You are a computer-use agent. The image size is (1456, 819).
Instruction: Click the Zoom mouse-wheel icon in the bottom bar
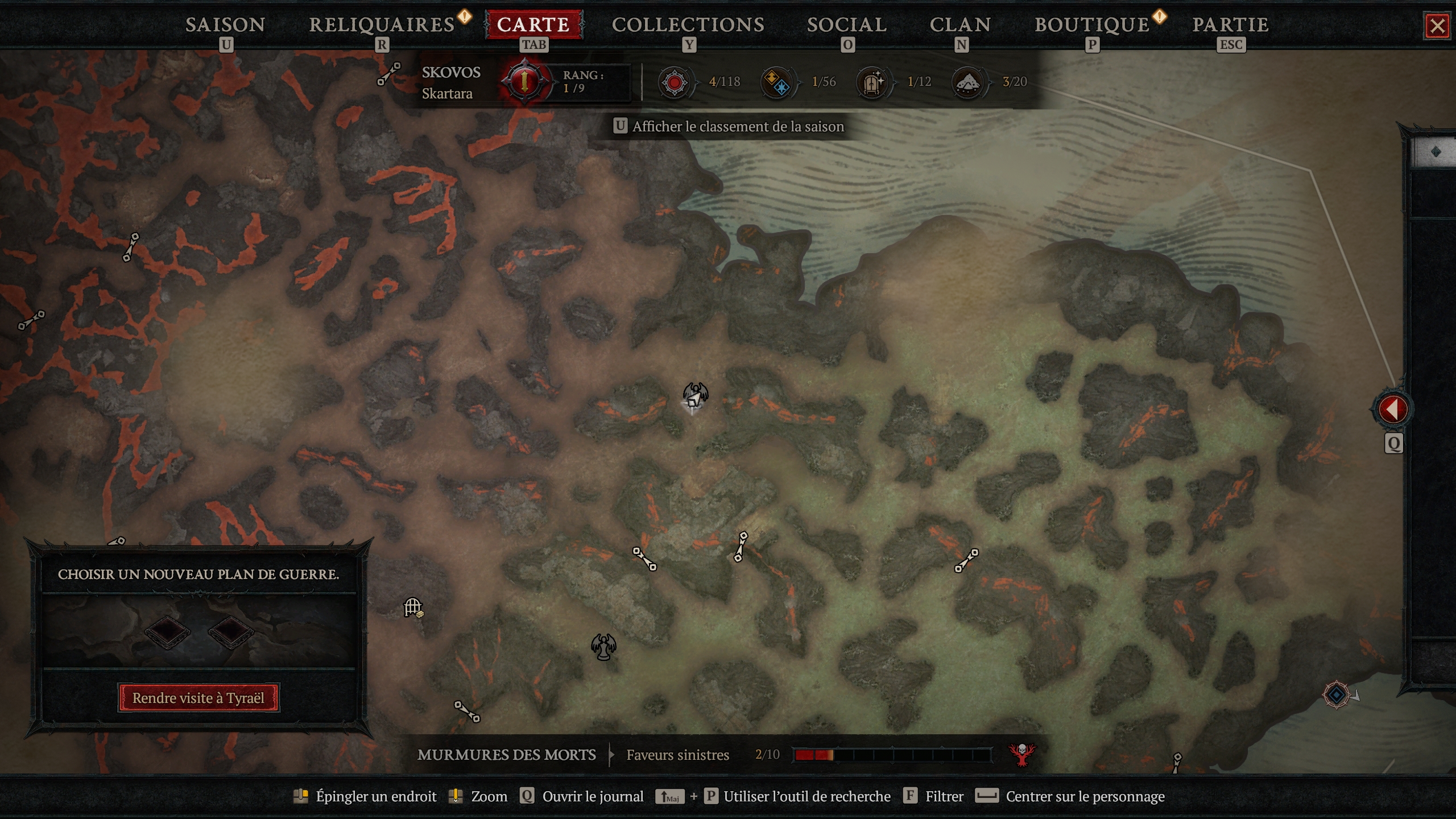click(460, 796)
